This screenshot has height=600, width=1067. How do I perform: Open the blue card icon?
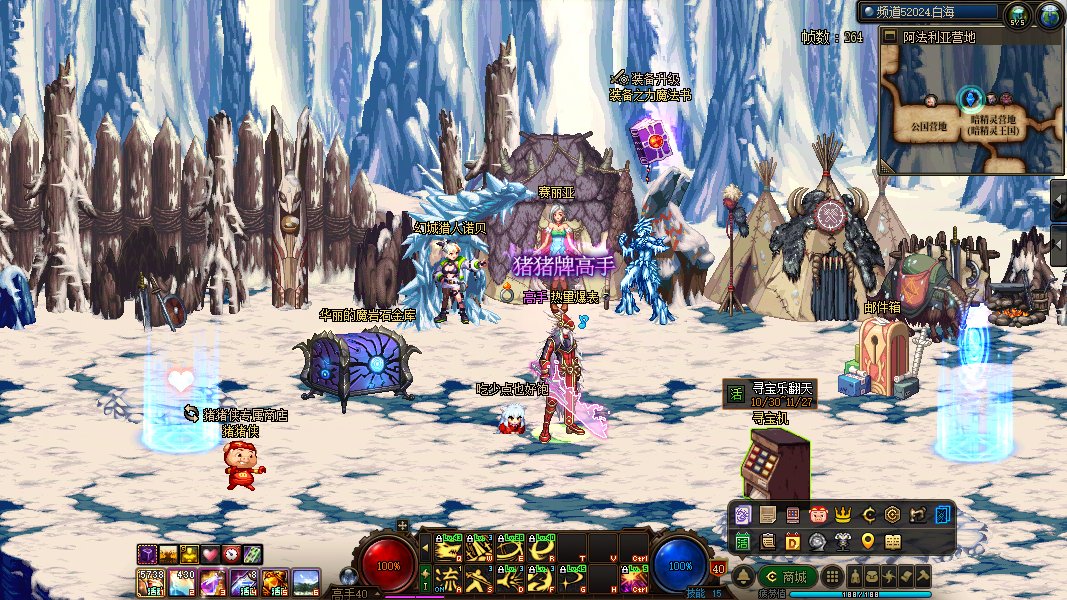click(x=943, y=516)
